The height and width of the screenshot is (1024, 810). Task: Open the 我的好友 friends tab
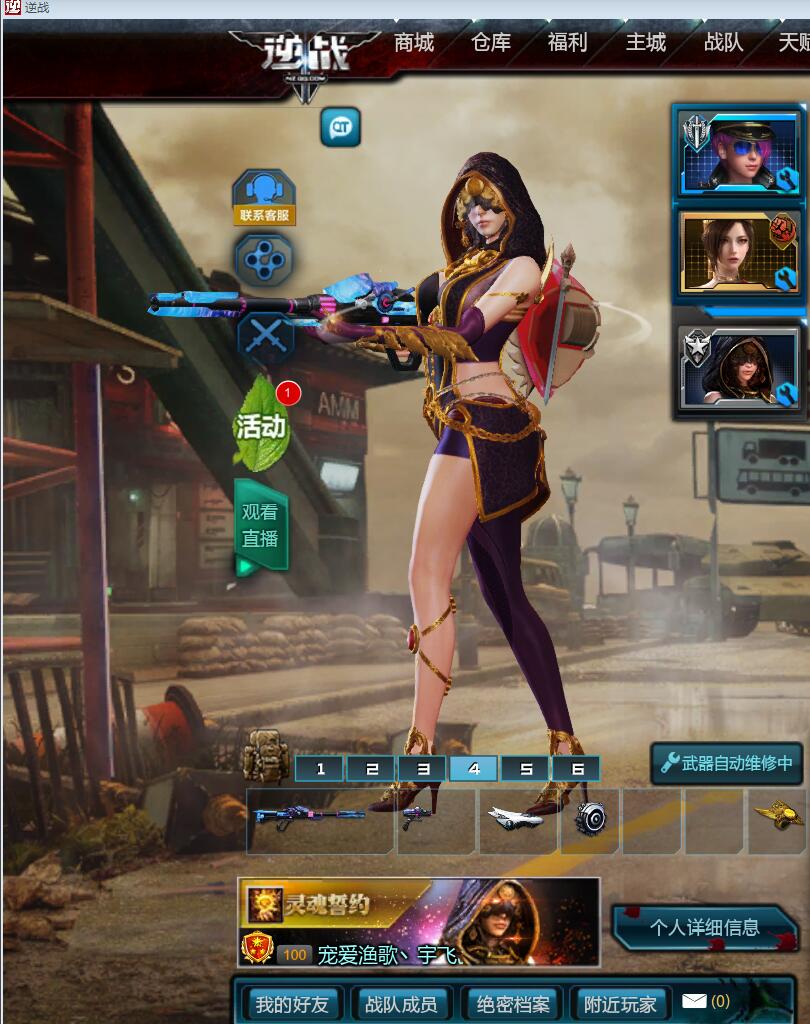pos(291,1004)
